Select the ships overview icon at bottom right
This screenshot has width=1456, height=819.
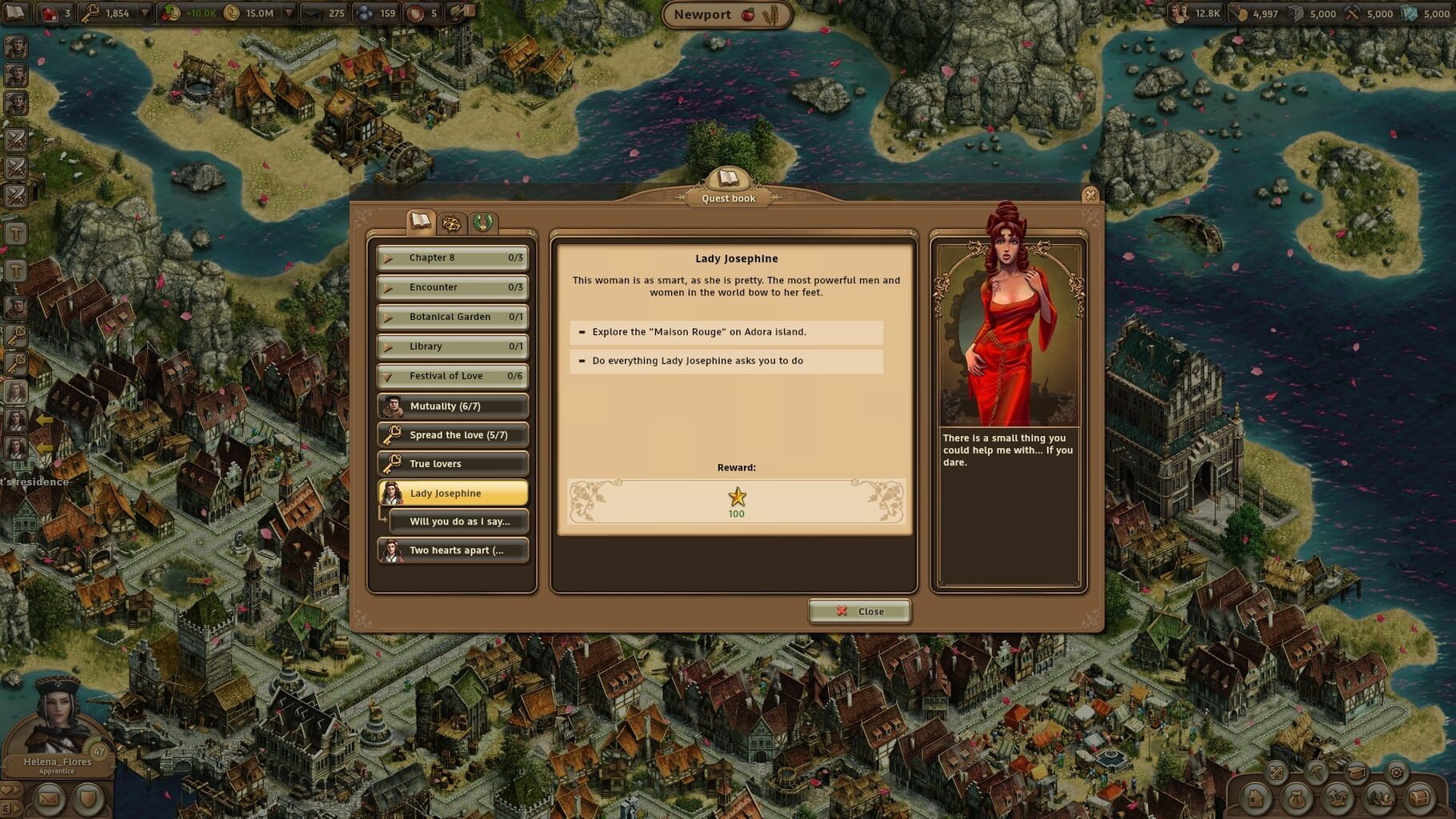(1378, 798)
